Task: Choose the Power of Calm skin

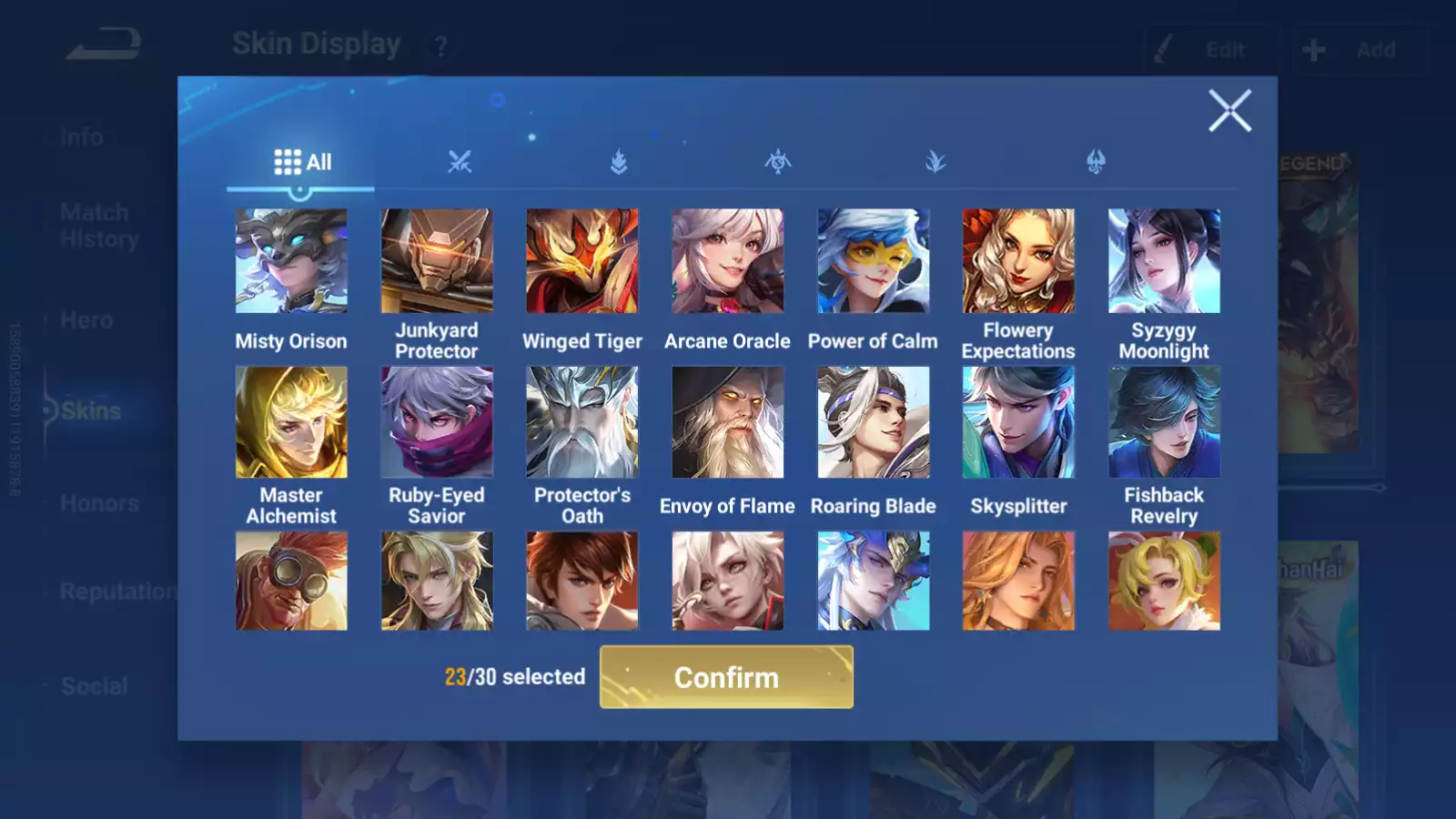Action: (873, 261)
